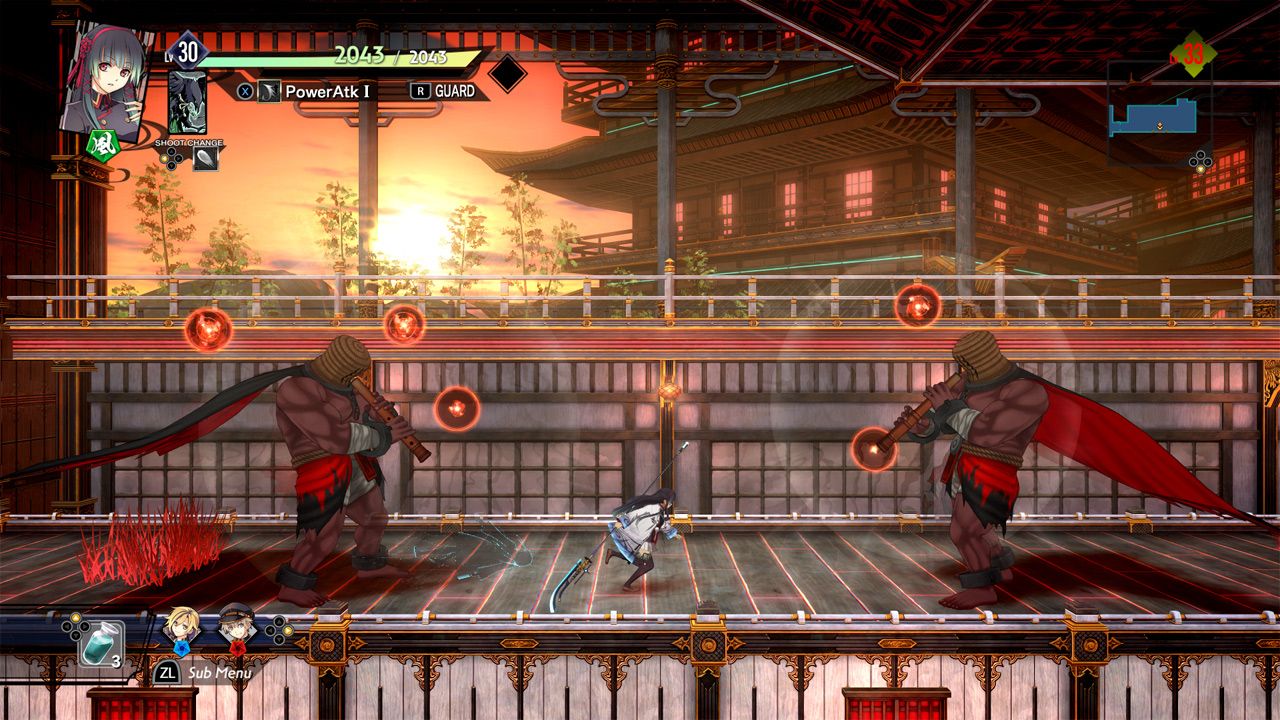The height and width of the screenshot is (720, 1280).
Task: Toggle SHOOT CHANGE using the d-pad indicator
Action: click(172, 158)
